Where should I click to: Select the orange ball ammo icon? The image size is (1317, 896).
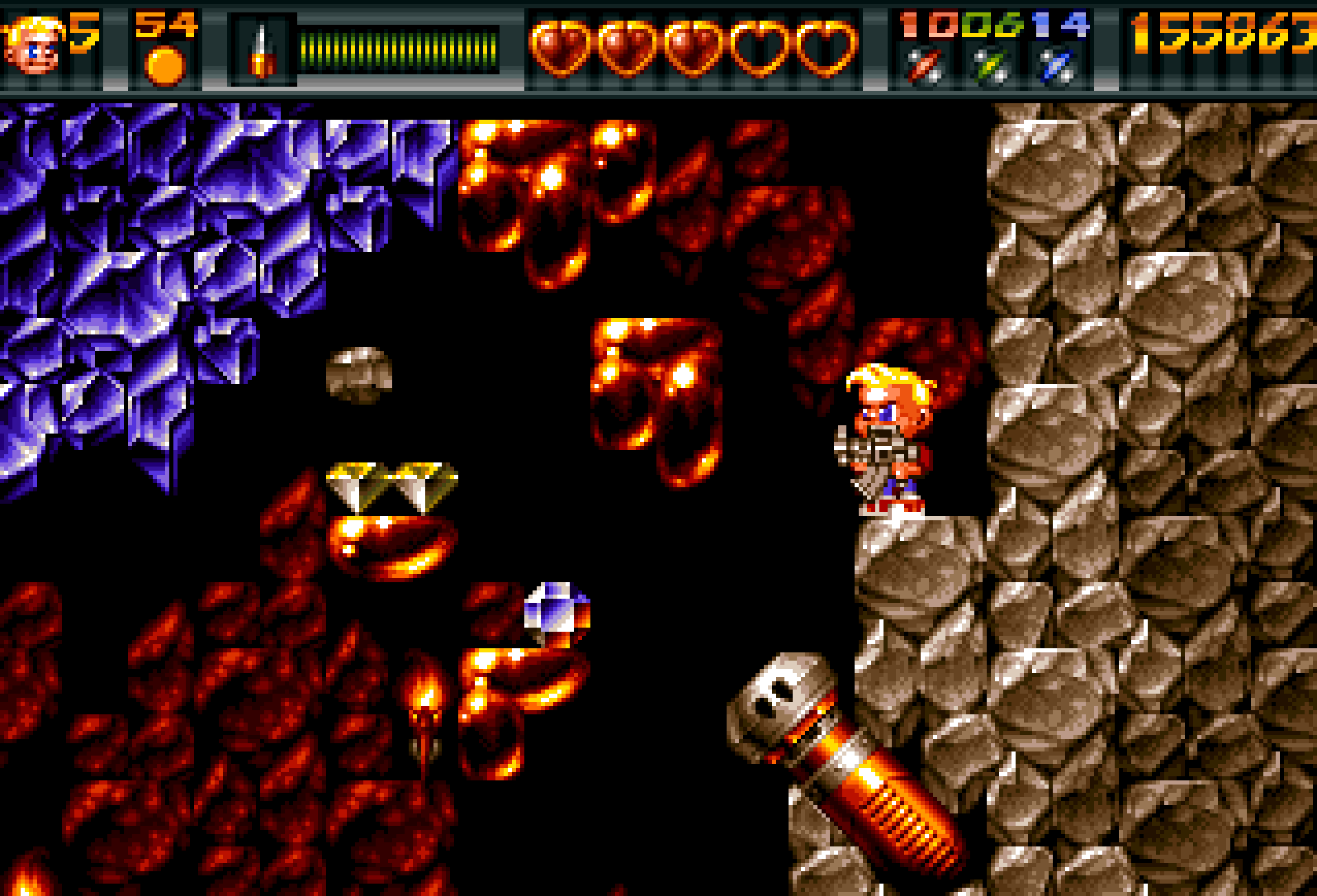(166, 65)
